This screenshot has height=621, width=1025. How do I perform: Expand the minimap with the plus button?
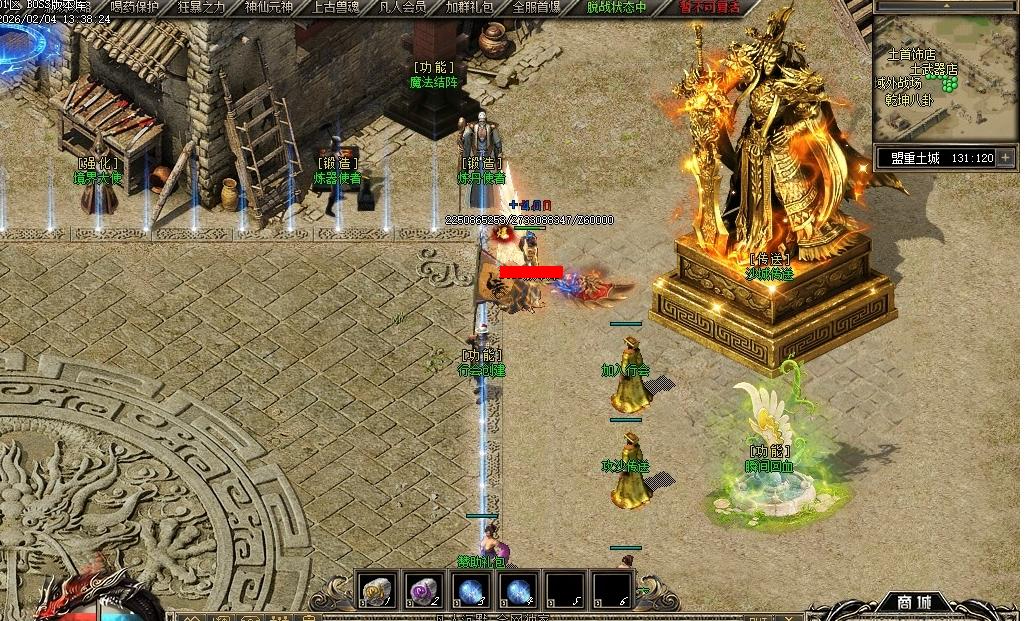1005,158
